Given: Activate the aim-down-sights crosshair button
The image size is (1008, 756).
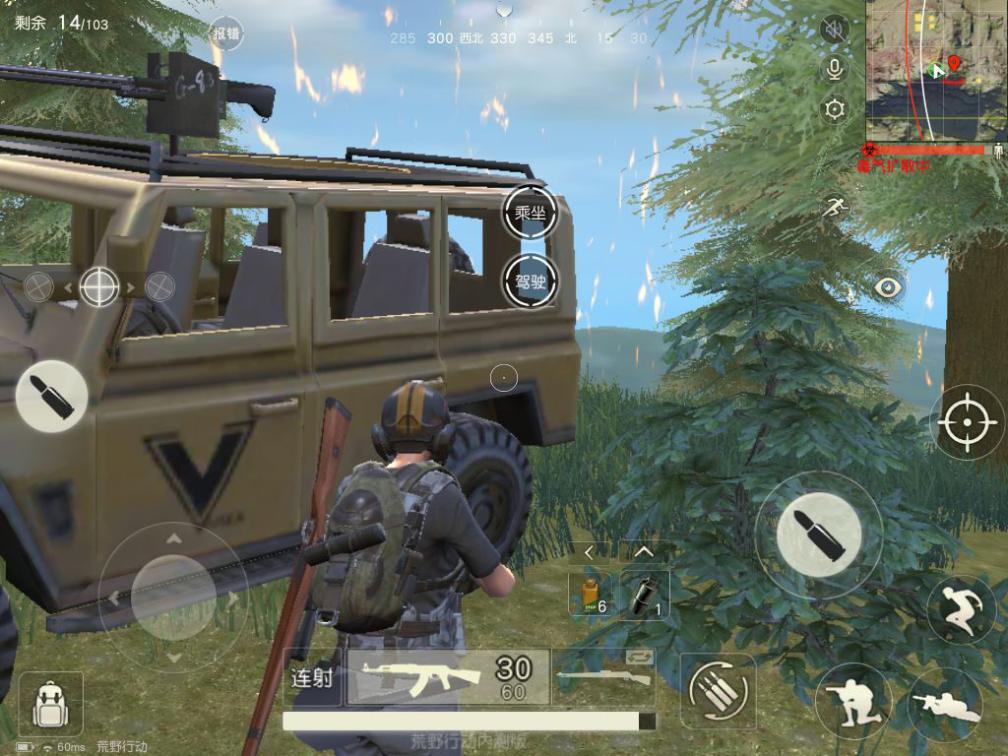Looking at the screenshot, I should coord(967,422).
